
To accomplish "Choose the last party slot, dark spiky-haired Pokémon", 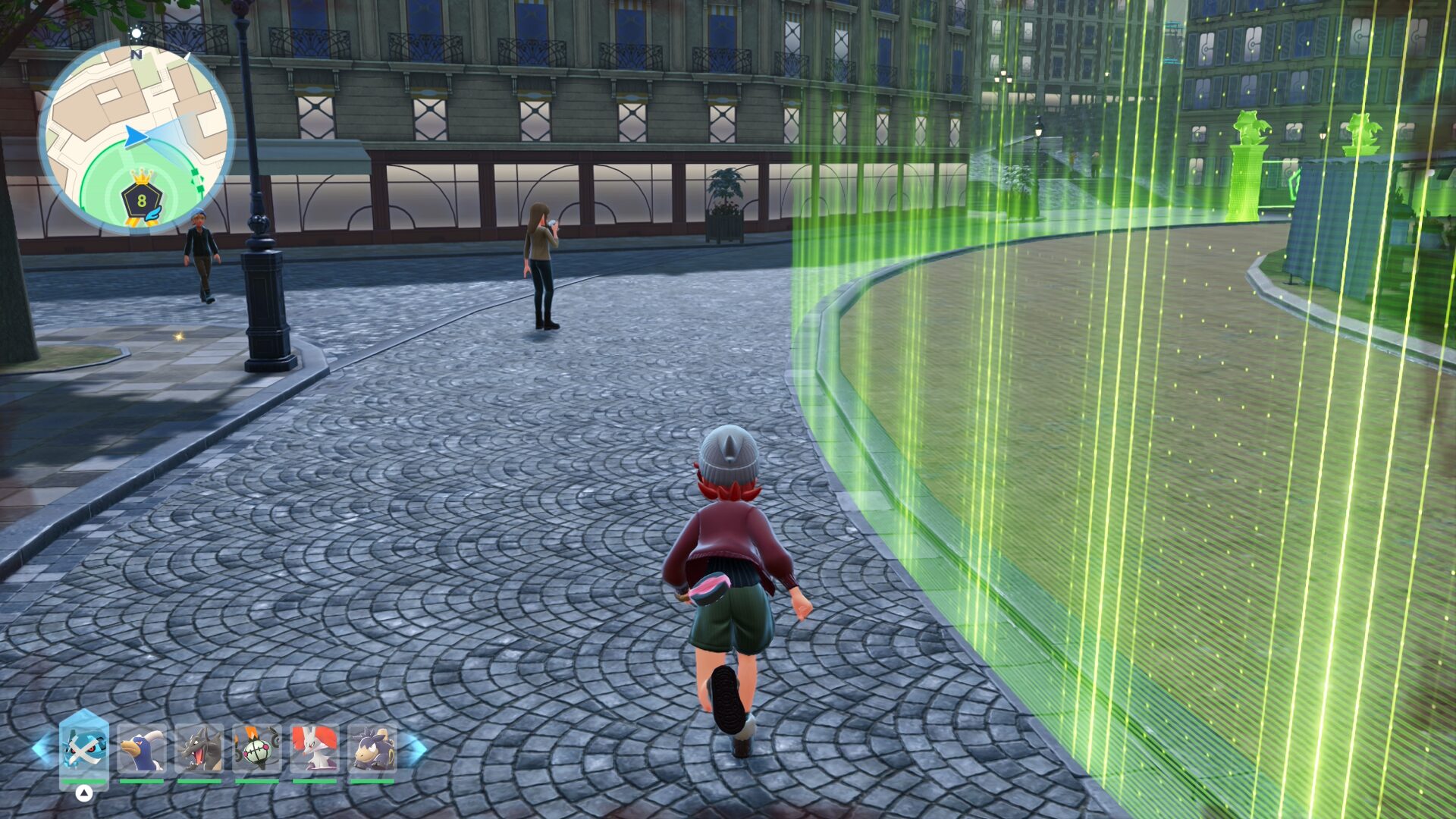I will (x=372, y=748).
